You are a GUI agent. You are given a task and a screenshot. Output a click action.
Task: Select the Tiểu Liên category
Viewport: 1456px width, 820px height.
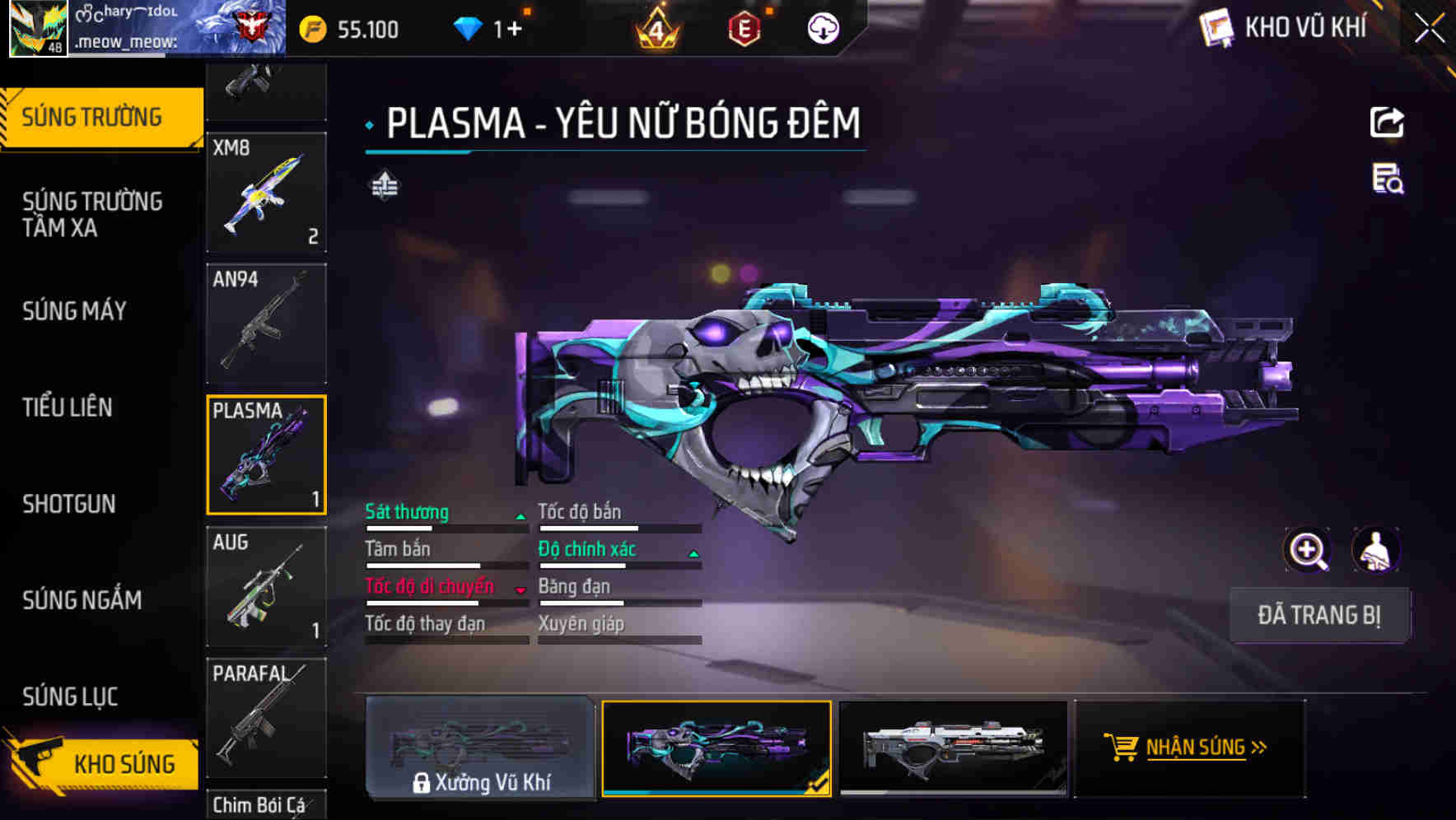point(68,408)
